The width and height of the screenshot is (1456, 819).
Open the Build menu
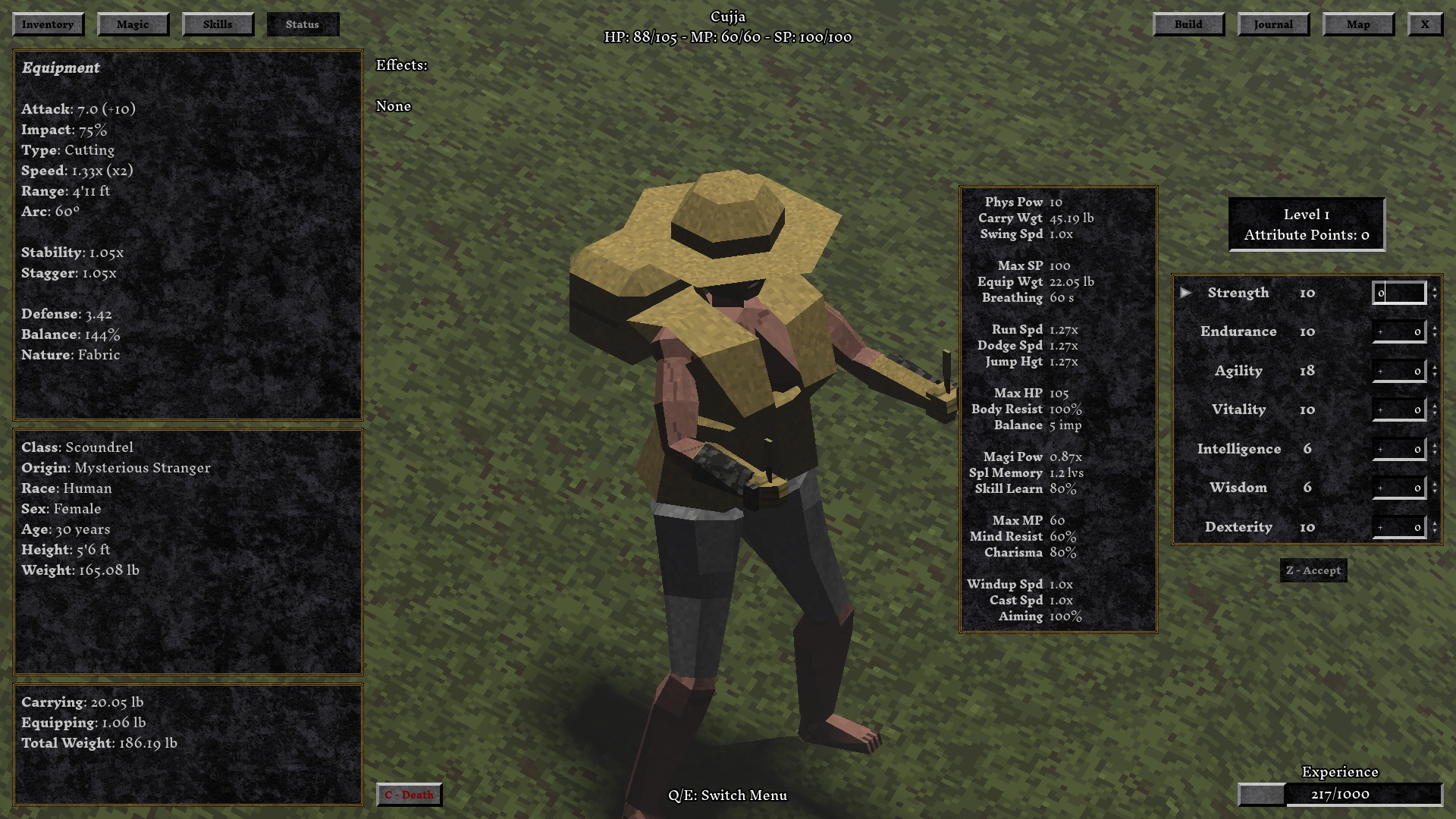coord(1188,24)
